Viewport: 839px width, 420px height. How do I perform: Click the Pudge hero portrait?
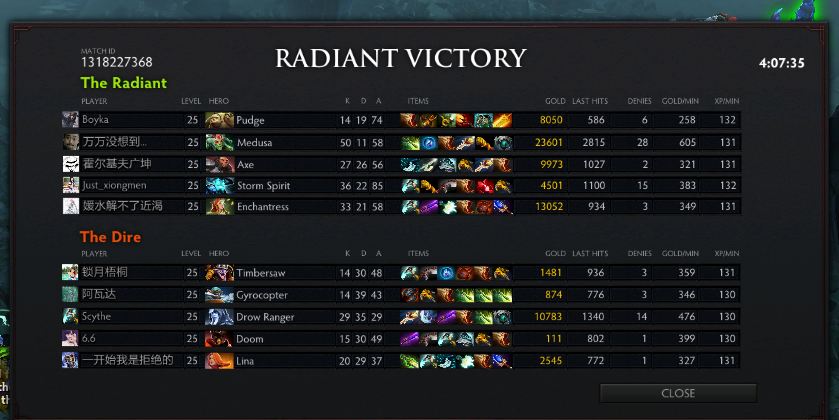pos(219,120)
